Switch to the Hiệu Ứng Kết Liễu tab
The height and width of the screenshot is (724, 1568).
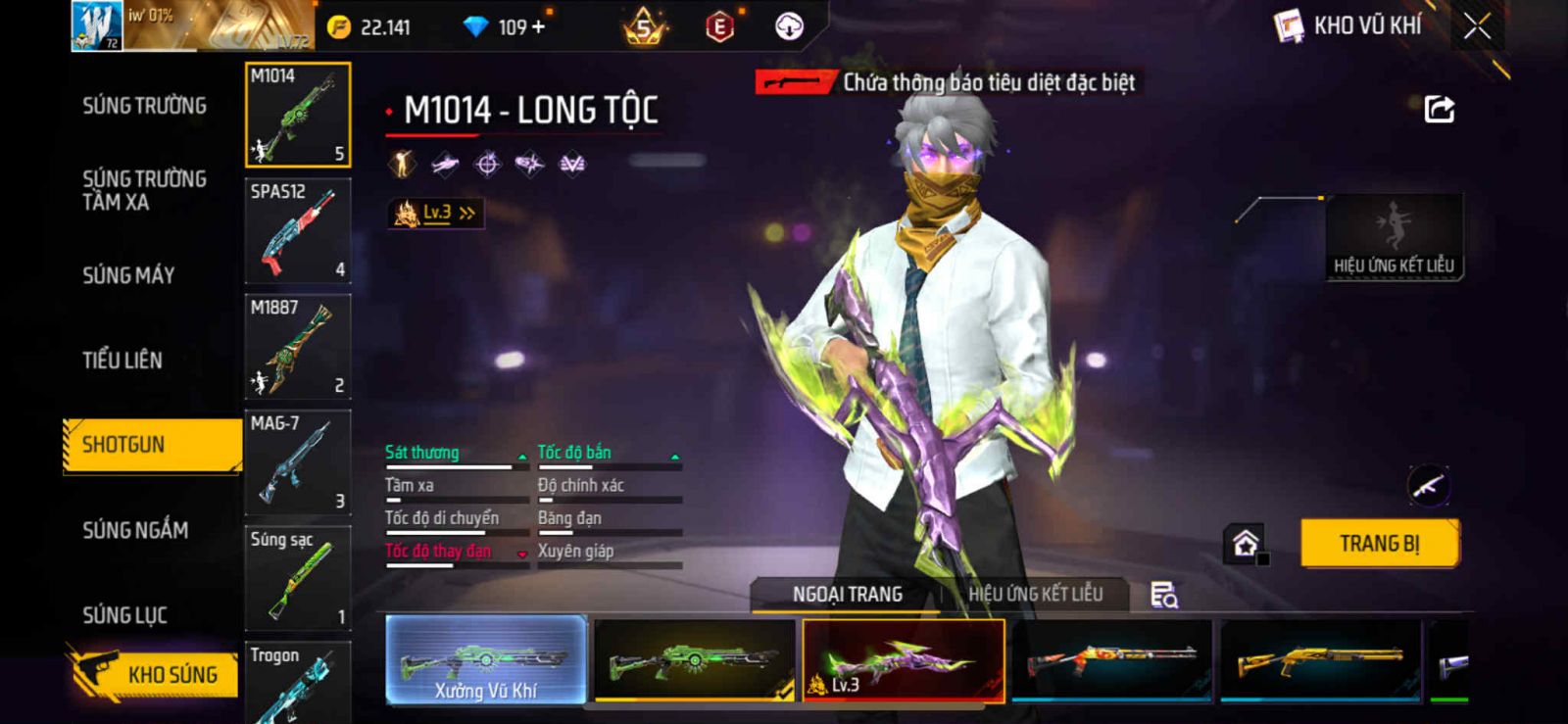click(1035, 594)
